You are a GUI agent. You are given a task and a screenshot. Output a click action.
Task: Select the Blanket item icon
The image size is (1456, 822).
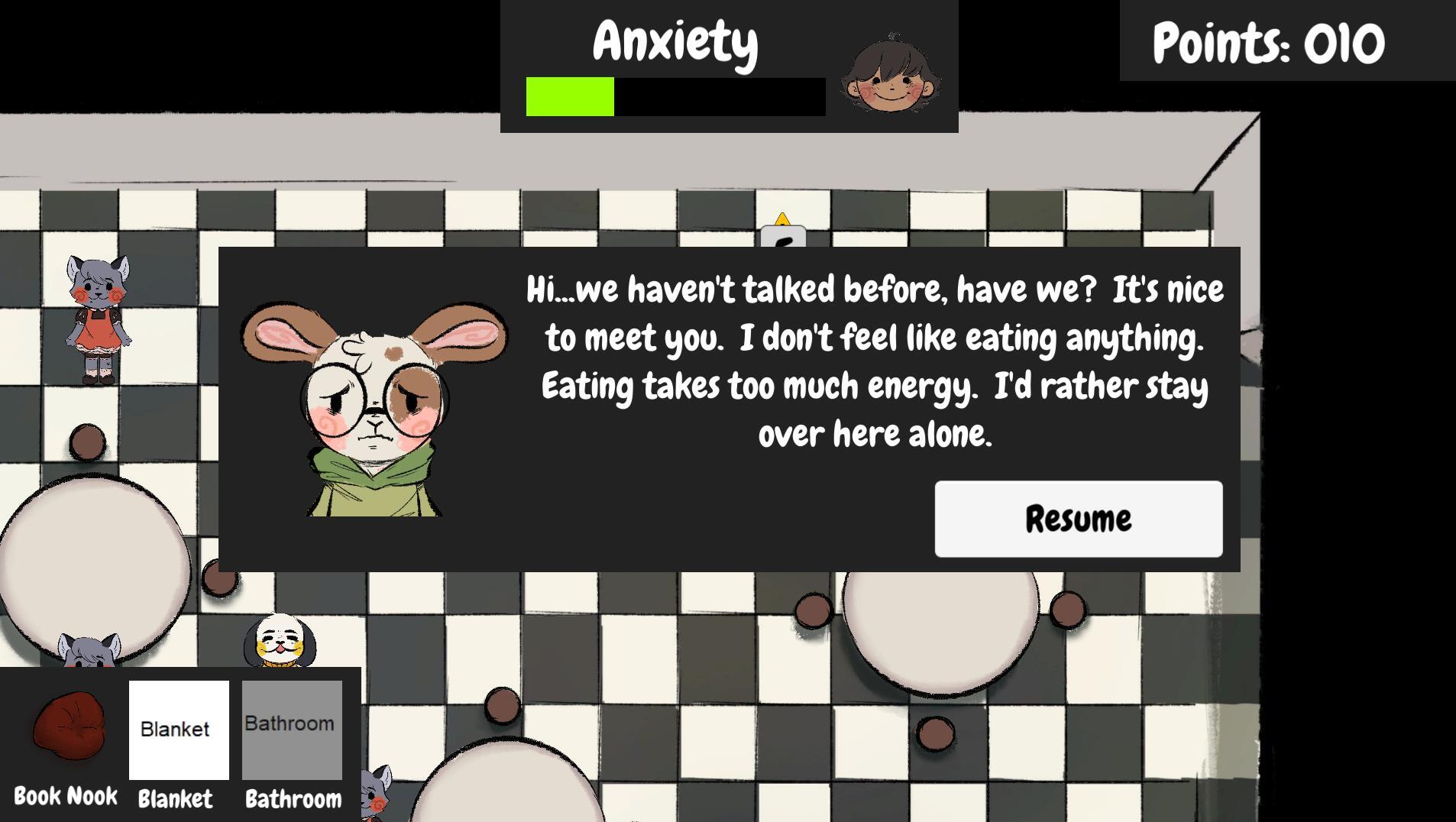[x=177, y=730]
